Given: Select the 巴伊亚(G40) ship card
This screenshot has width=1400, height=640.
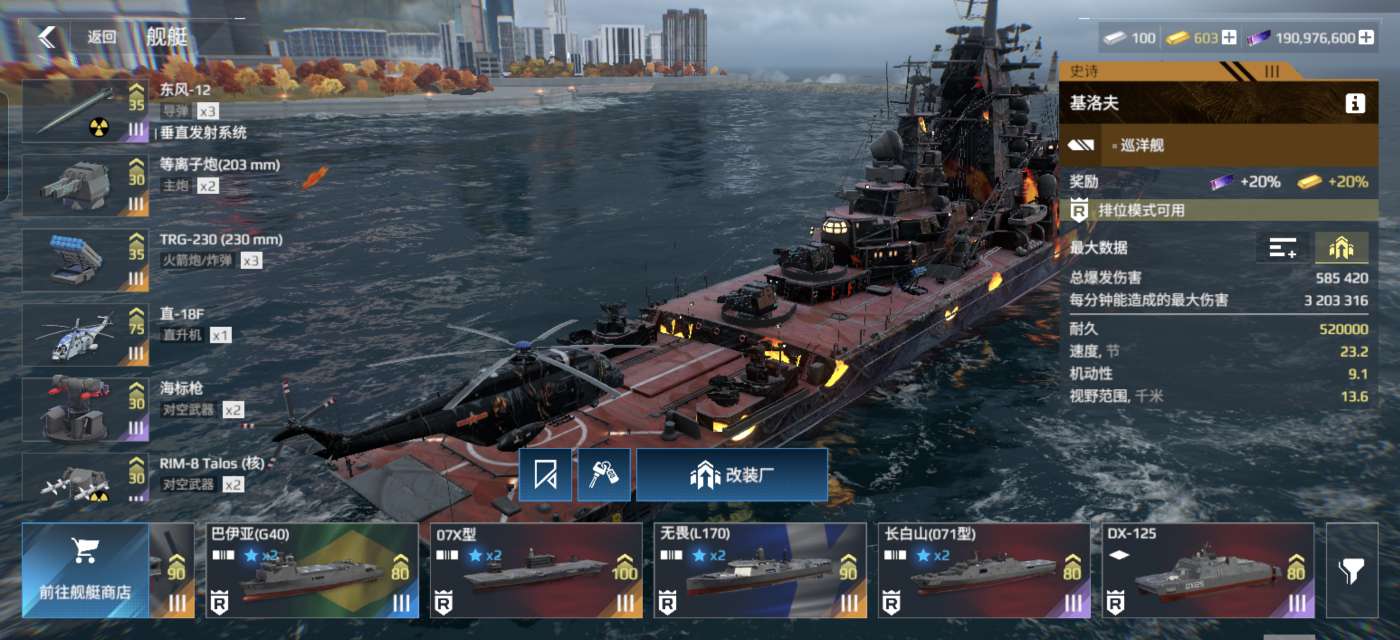Looking at the screenshot, I should tap(312, 570).
